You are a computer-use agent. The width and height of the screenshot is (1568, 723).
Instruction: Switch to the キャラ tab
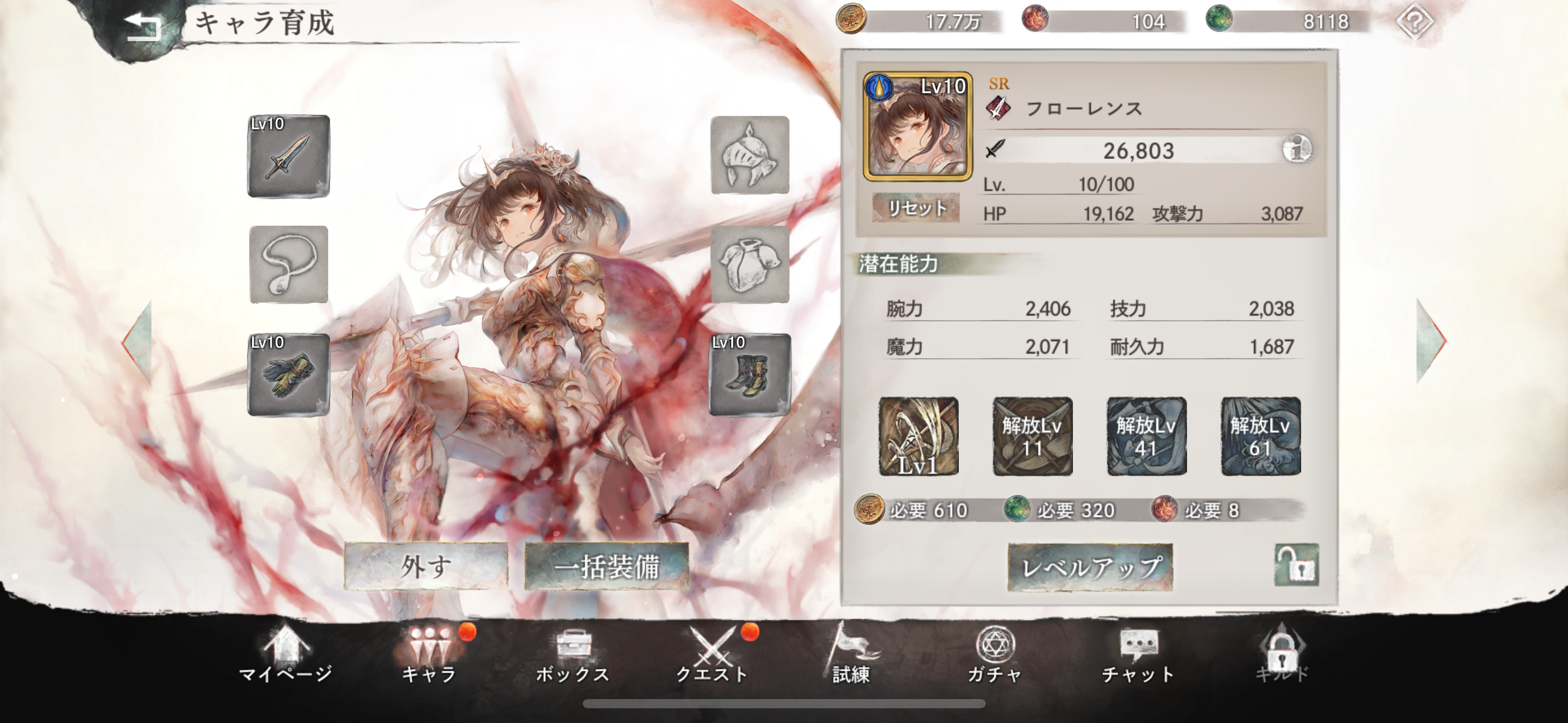[x=429, y=659]
